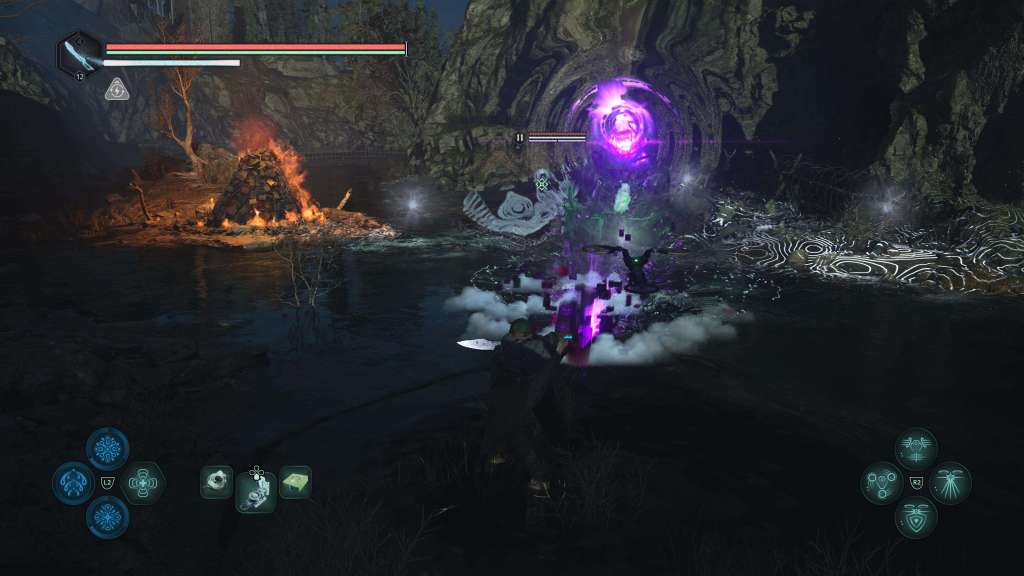Select the ring-shaped device item slot
Image resolution: width=1024 pixels, height=576 pixels.
[216, 482]
